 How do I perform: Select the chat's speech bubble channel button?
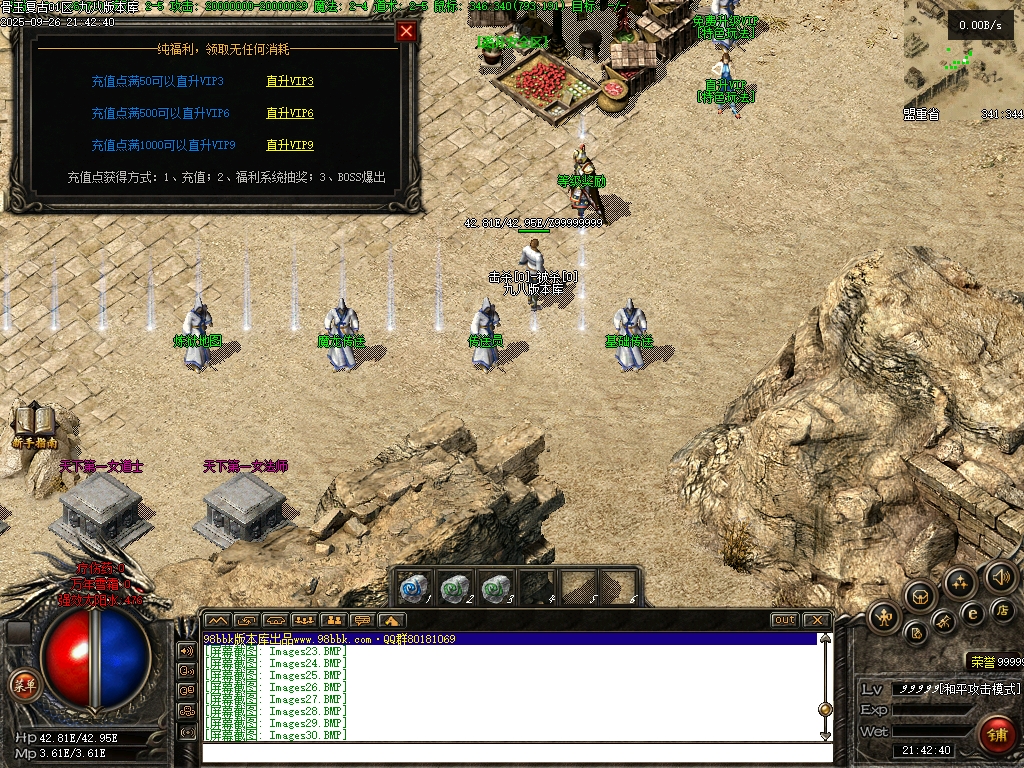362,620
